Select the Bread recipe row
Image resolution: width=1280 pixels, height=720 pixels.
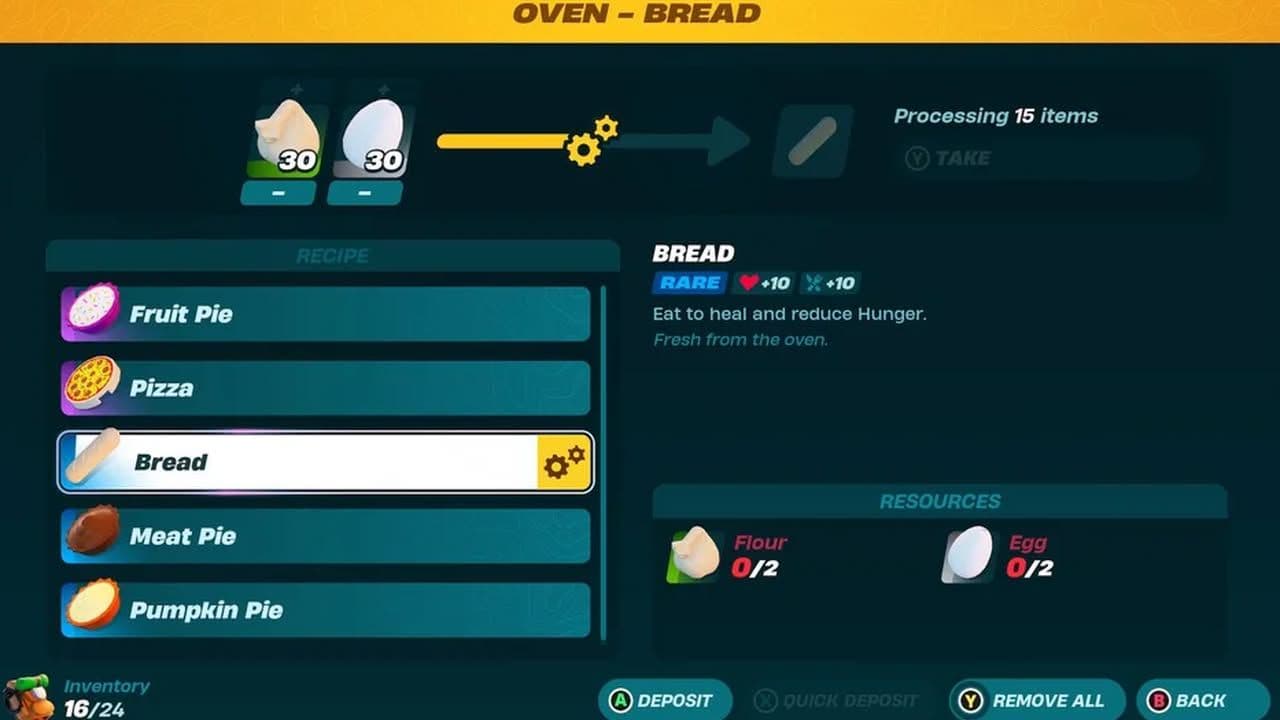click(x=326, y=462)
